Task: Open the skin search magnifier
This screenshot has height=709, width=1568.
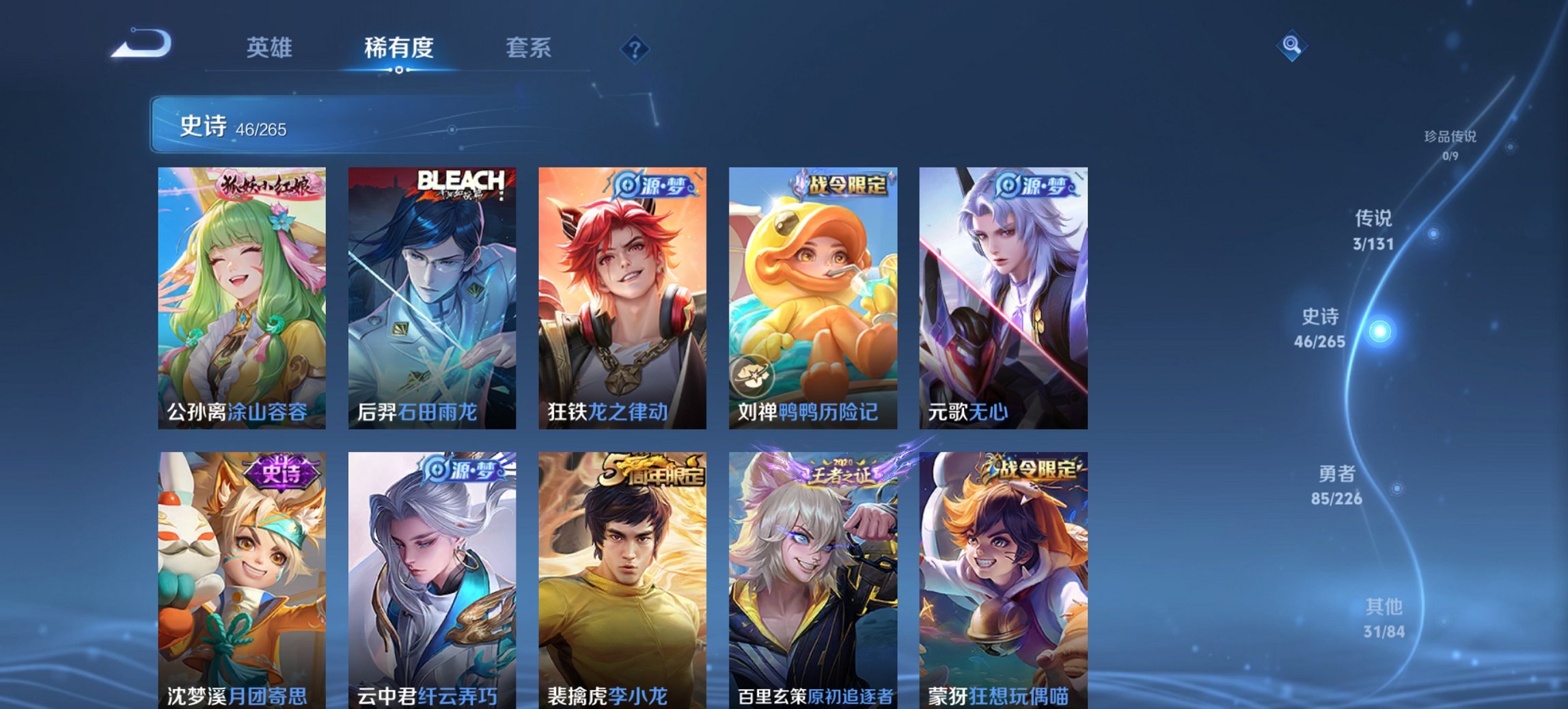Action: pos(1290,46)
